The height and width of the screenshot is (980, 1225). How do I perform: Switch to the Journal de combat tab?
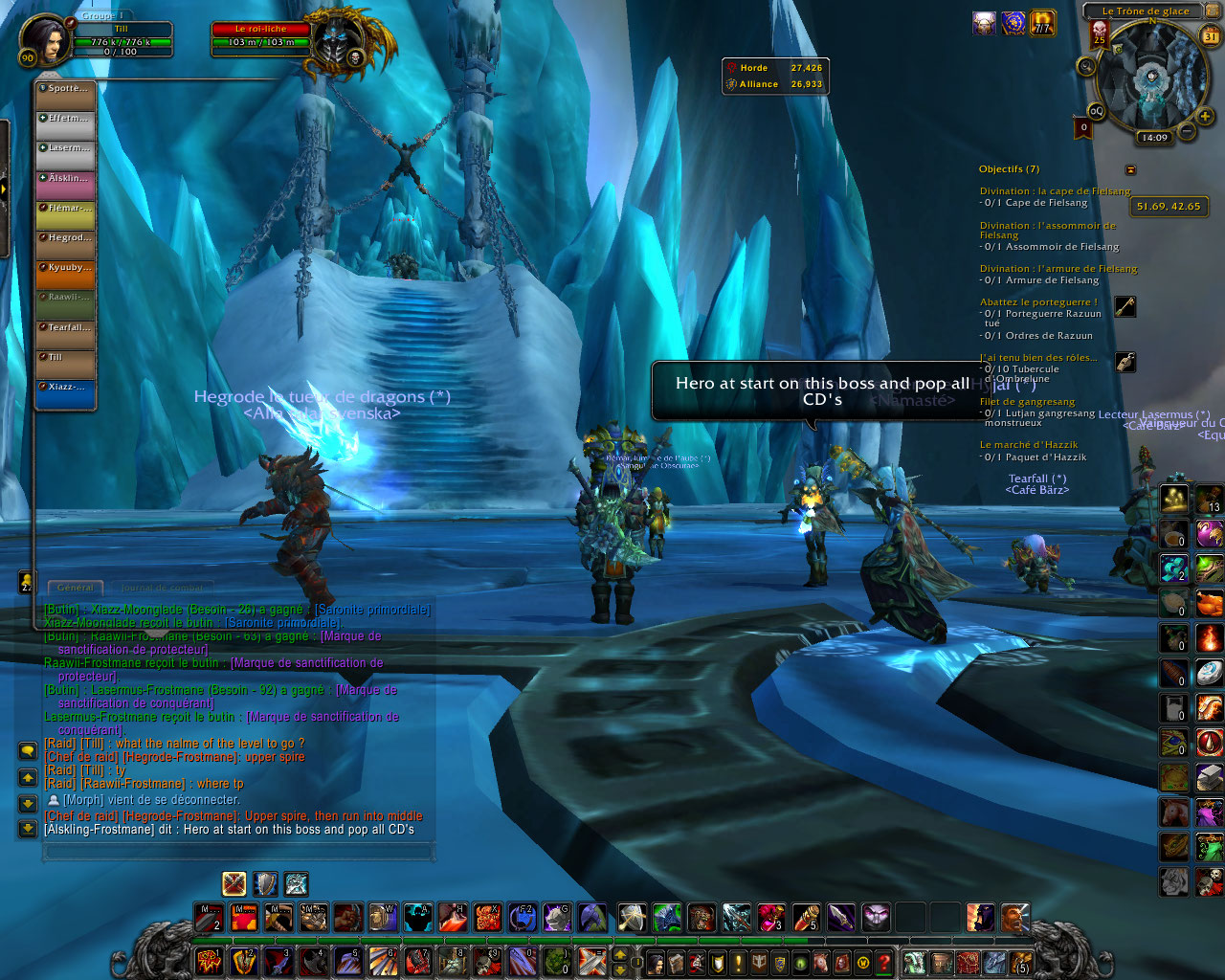(x=161, y=588)
